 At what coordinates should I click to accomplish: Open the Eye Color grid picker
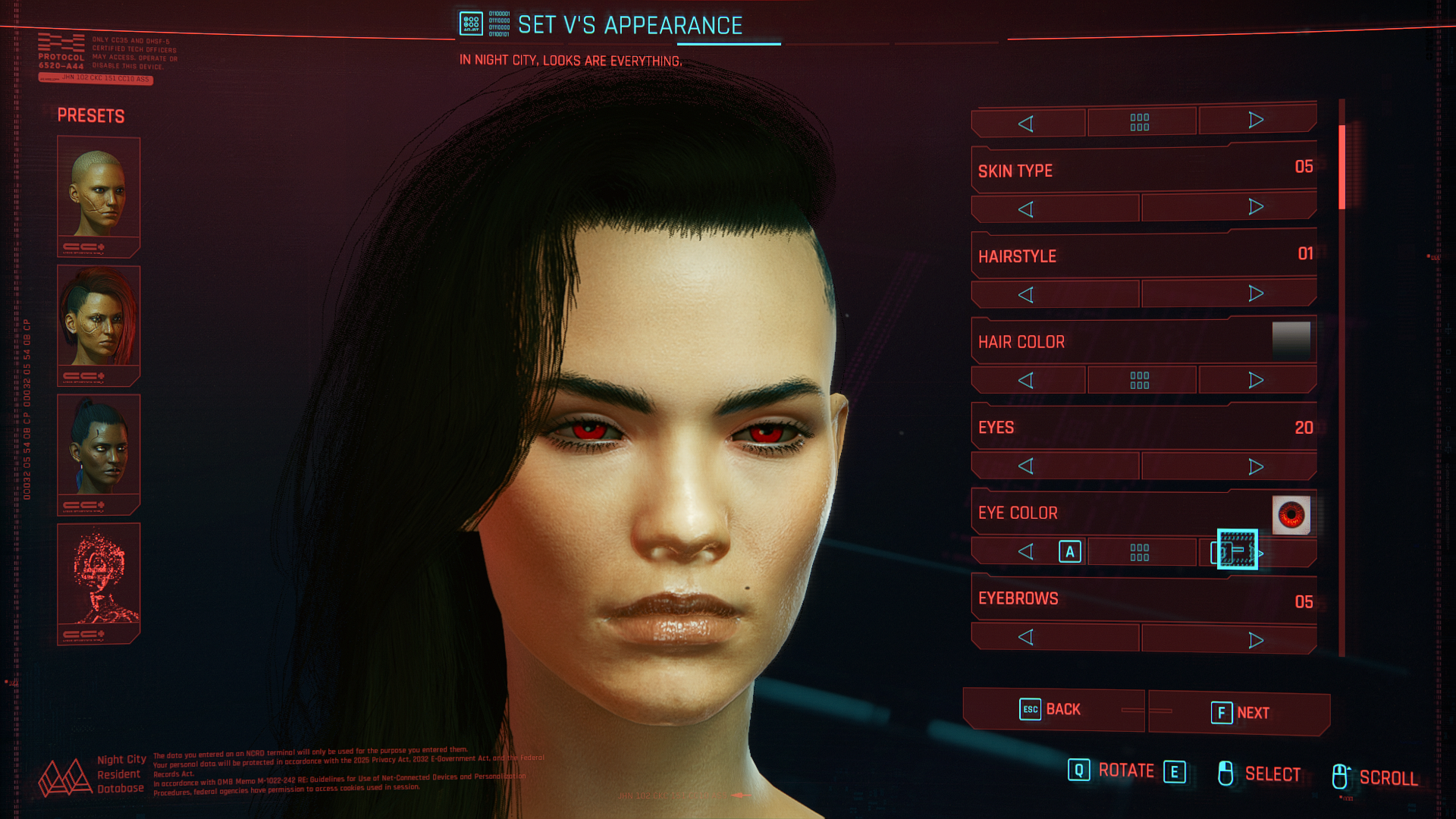pos(1140,552)
